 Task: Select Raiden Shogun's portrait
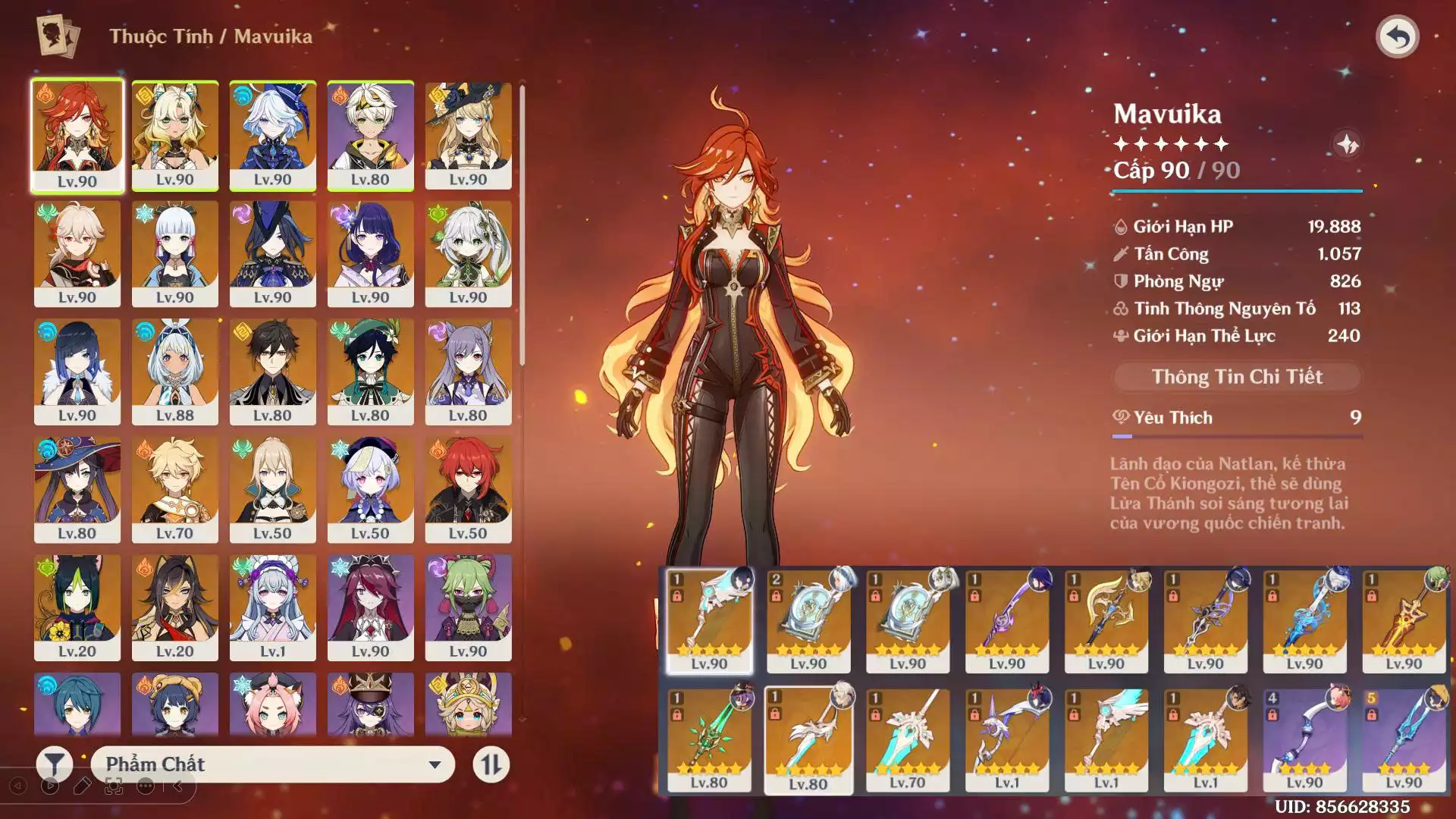(x=370, y=253)
